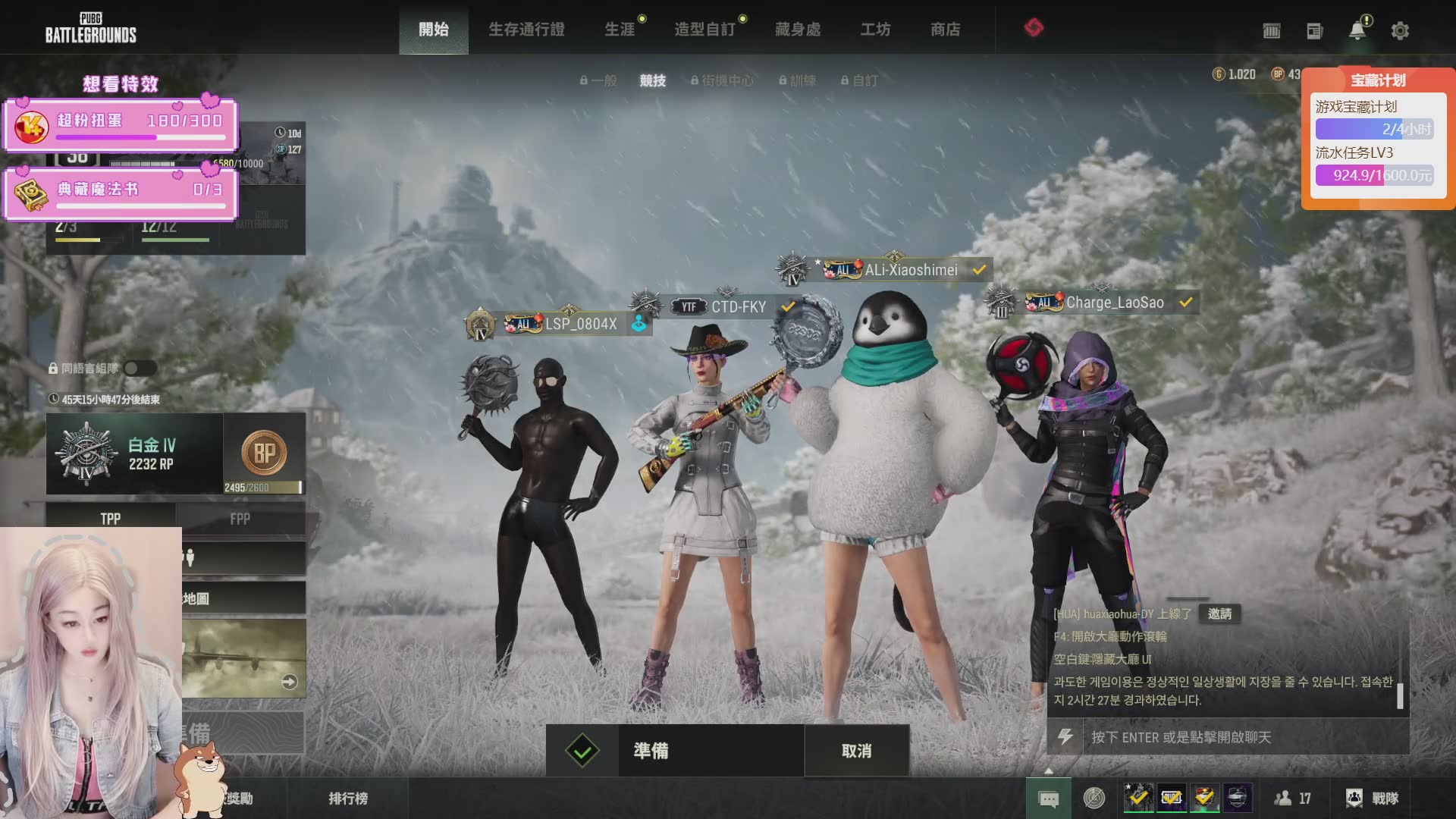
Task: Switch to the 生涯 tab
Action: click(620, 30)
